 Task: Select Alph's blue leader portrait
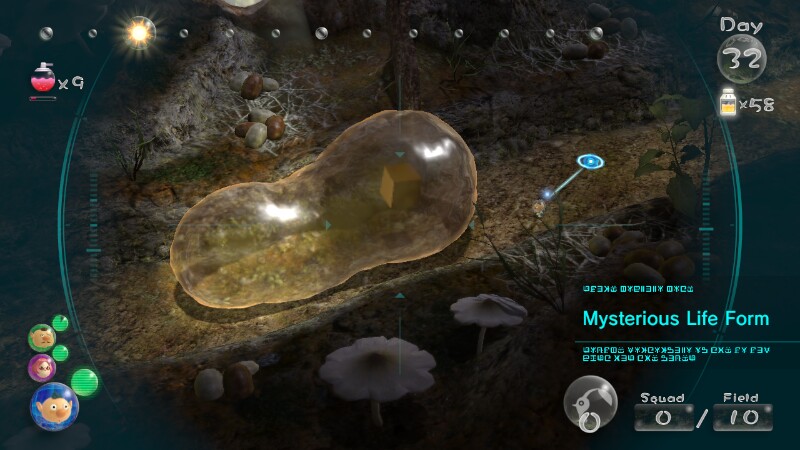55,405
